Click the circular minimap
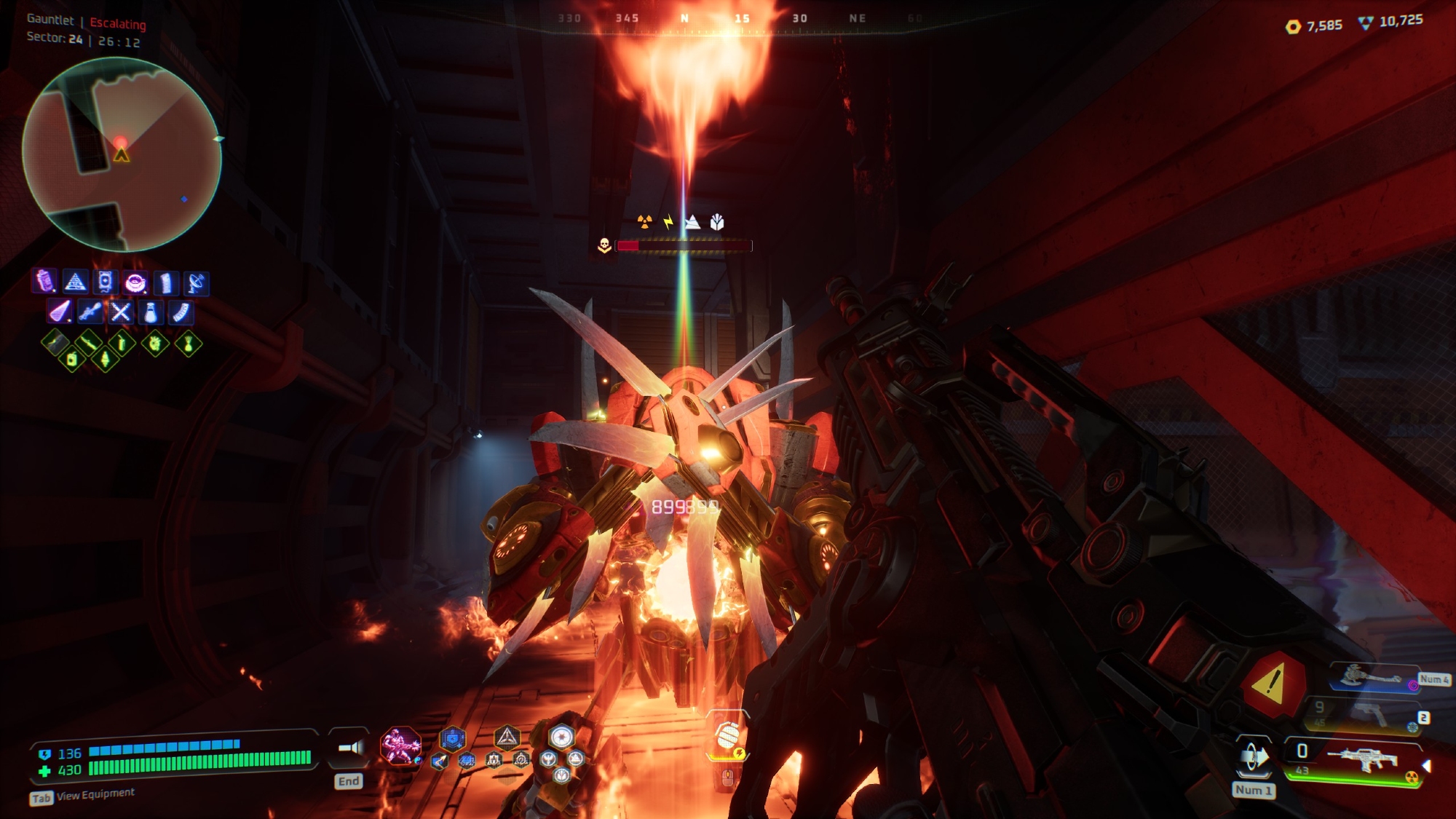 pyautogui.click(x=122, y=154)
